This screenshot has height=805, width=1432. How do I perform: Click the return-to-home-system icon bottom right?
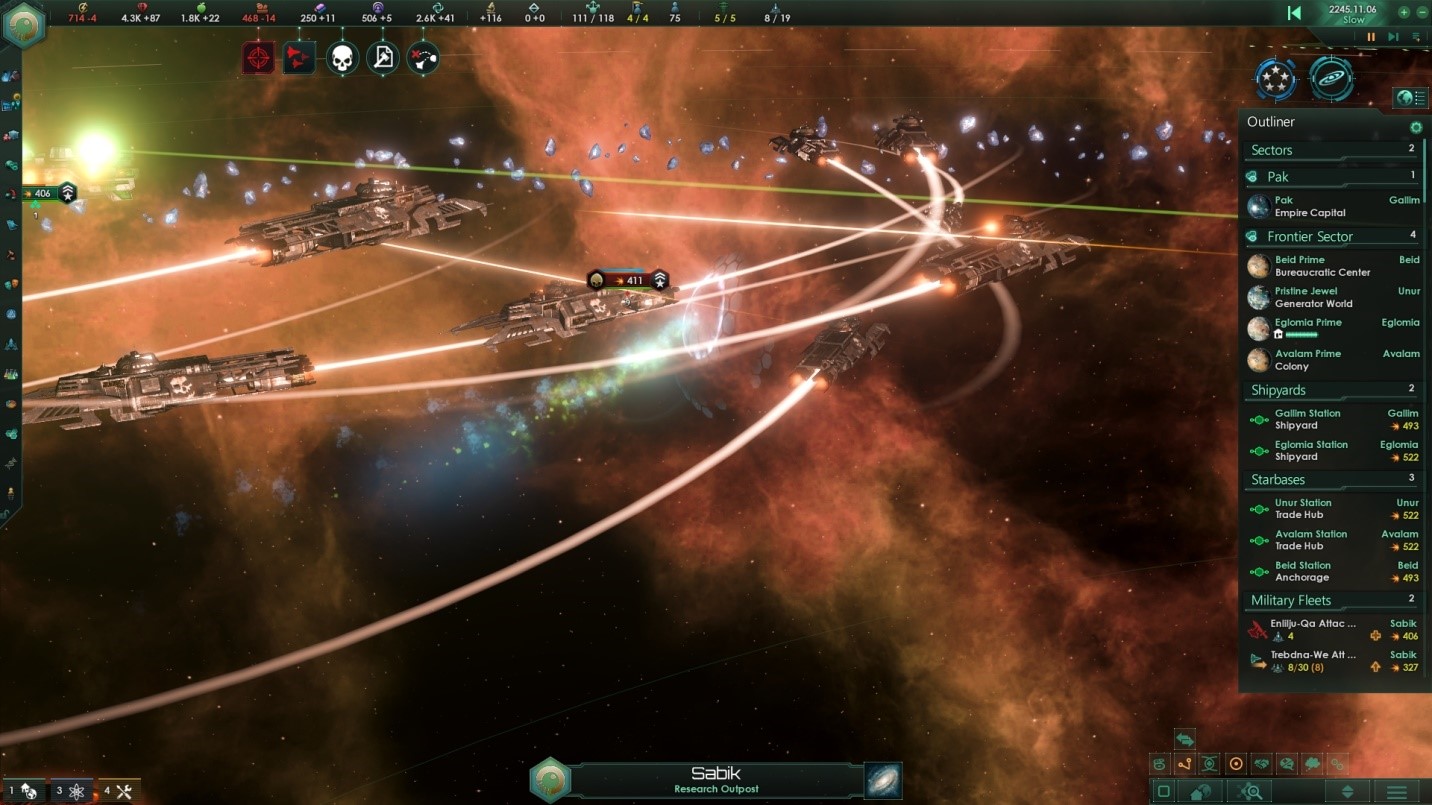1200,791
